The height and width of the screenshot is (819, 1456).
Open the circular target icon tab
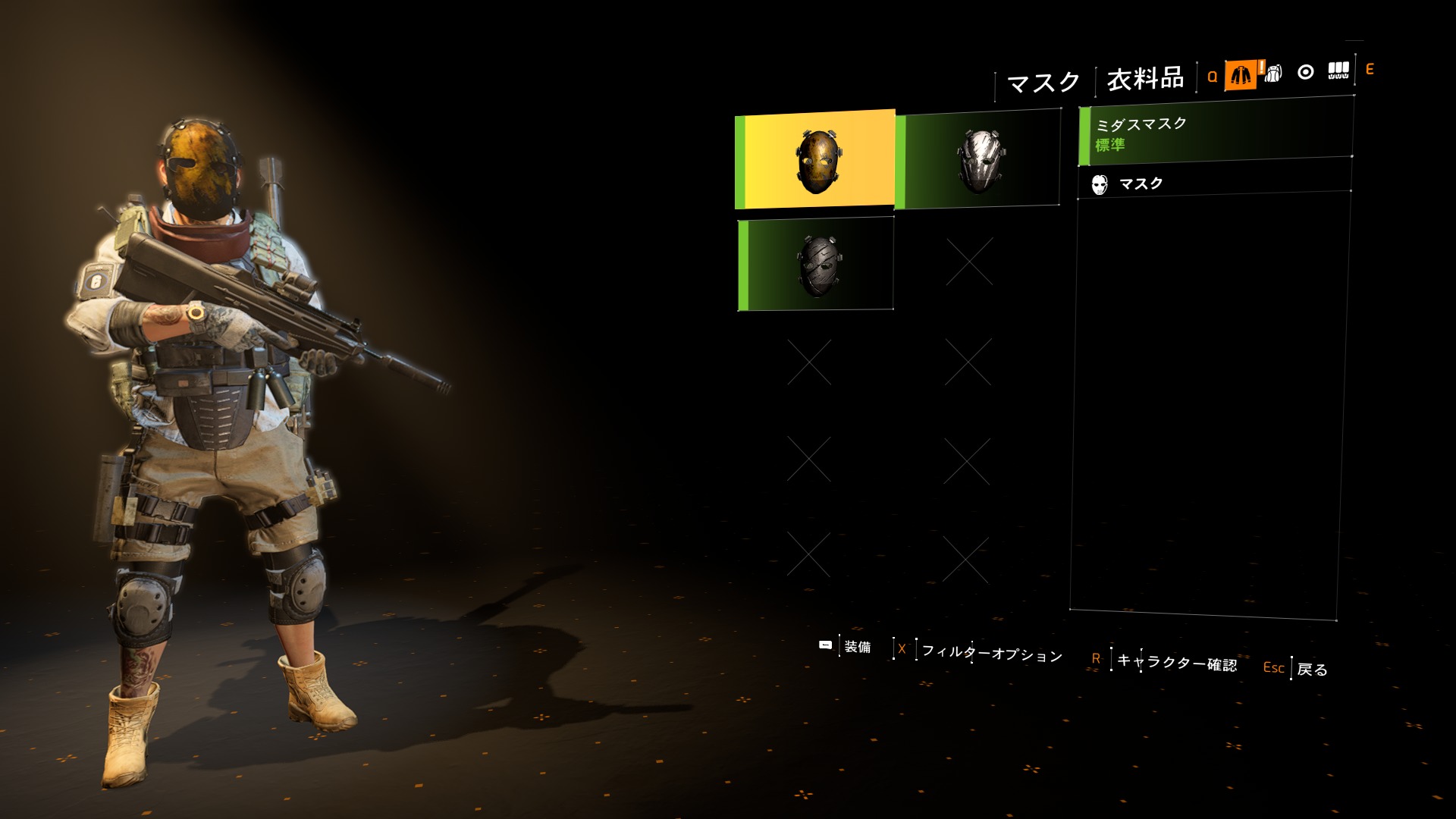[1306, 72]
